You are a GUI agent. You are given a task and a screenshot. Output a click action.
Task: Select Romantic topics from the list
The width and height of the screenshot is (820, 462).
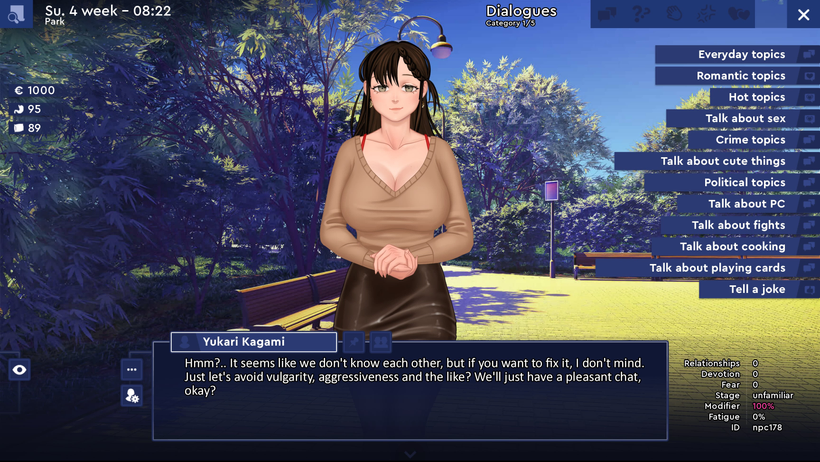click(x=738, y=76)
